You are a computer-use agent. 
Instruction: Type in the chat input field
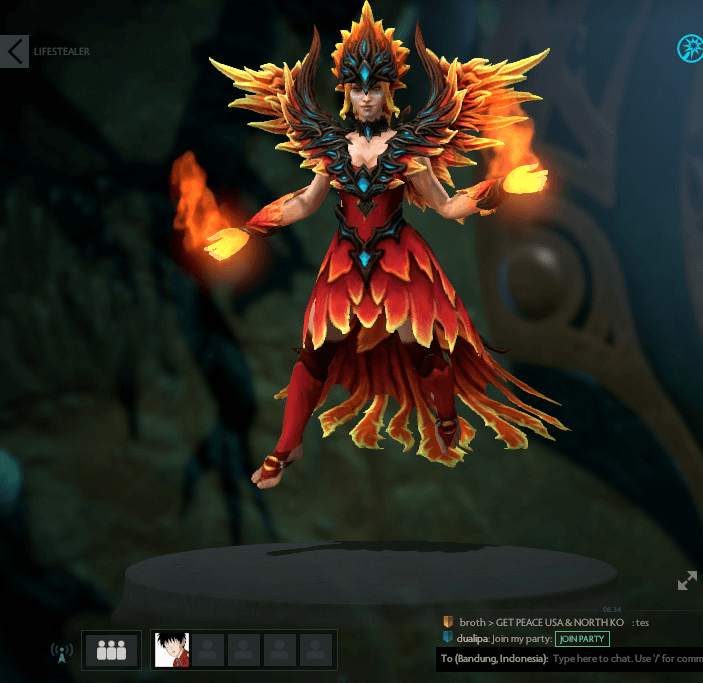(x=625, y=659)
